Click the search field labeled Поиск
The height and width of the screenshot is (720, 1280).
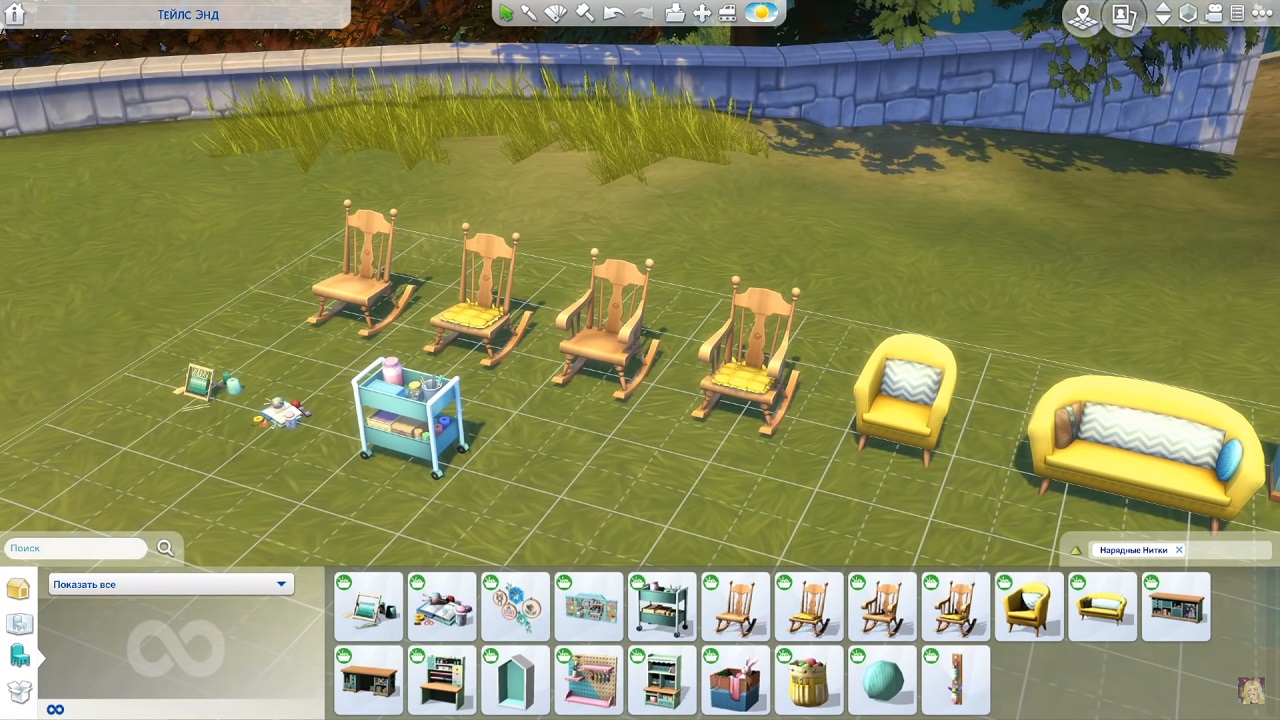coord(76,548)
